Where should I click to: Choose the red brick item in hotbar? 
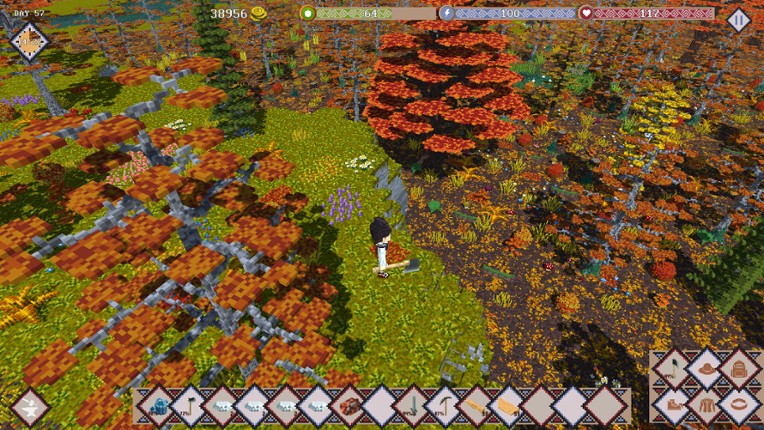tap(349, 406)
